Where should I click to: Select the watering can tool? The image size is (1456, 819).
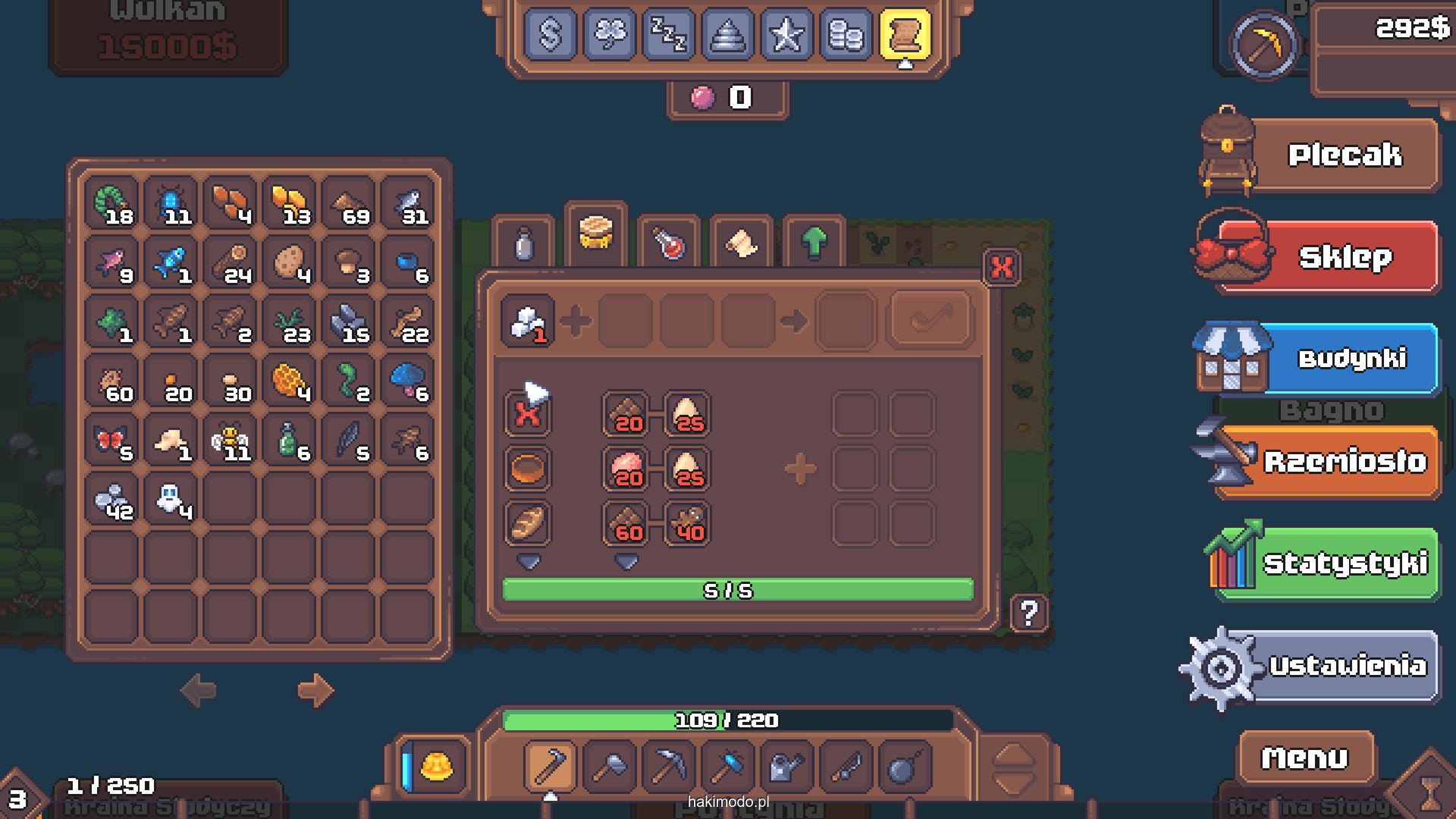pyautogui.click(x=786, y=767)
